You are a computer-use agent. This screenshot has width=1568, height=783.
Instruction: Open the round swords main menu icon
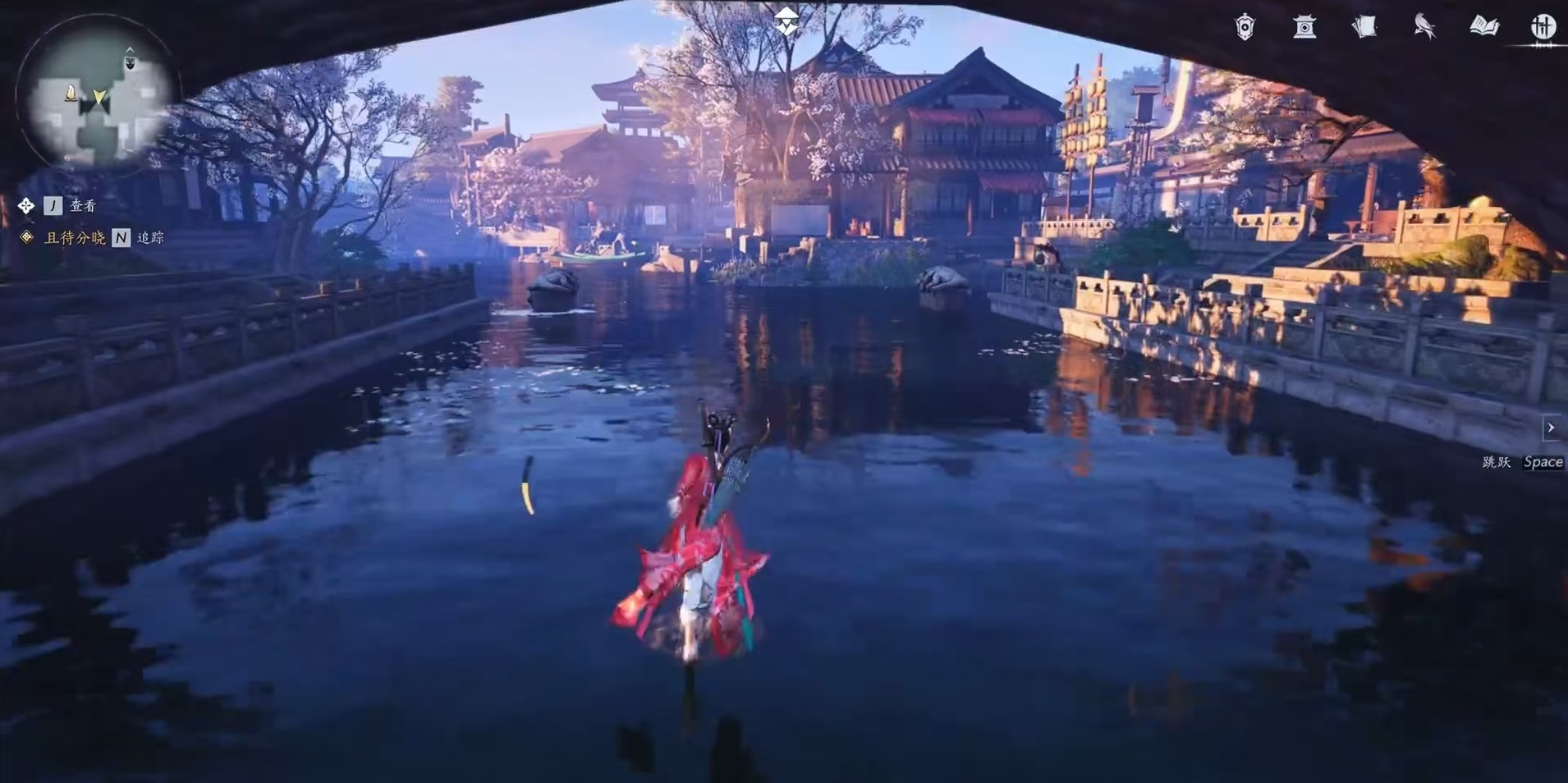1543,27
